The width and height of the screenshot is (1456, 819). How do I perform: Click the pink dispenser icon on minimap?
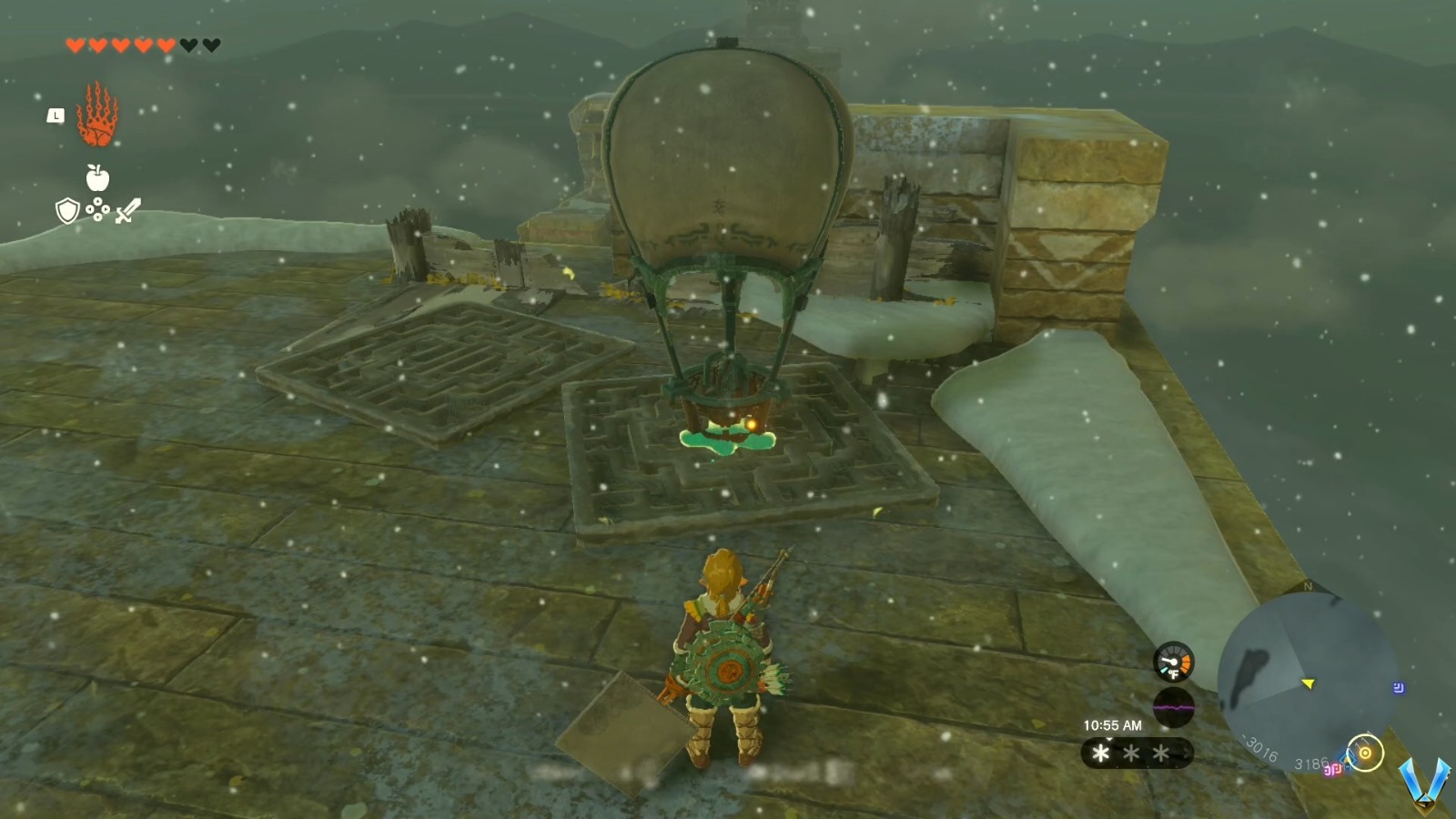(1331, 770)
